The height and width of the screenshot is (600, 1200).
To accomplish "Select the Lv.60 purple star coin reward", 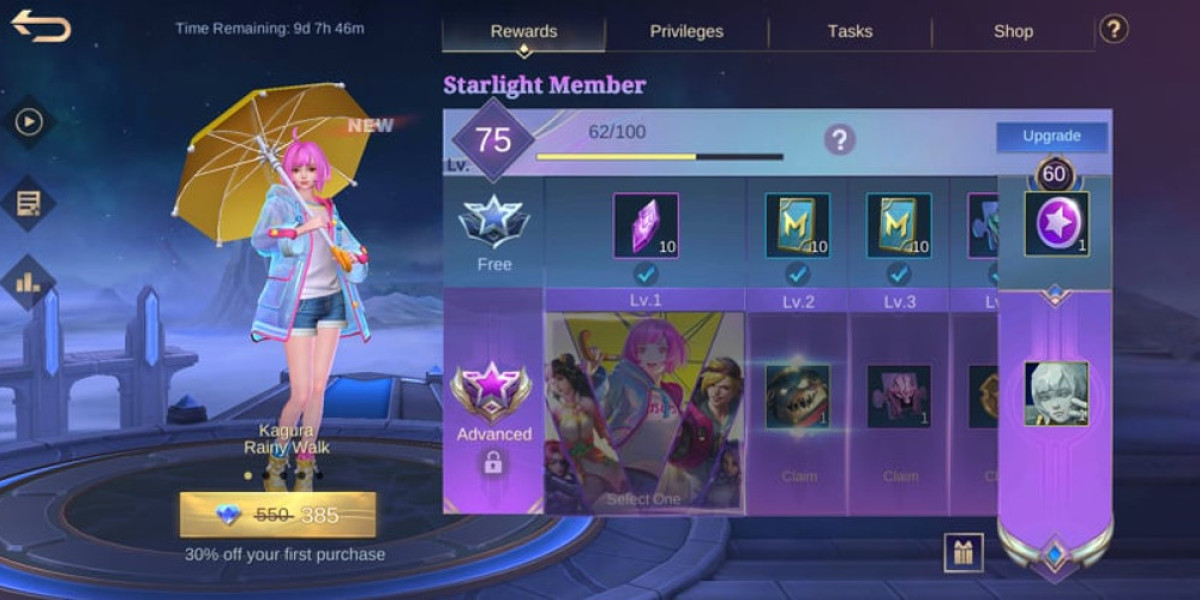I will (1056, 224).
